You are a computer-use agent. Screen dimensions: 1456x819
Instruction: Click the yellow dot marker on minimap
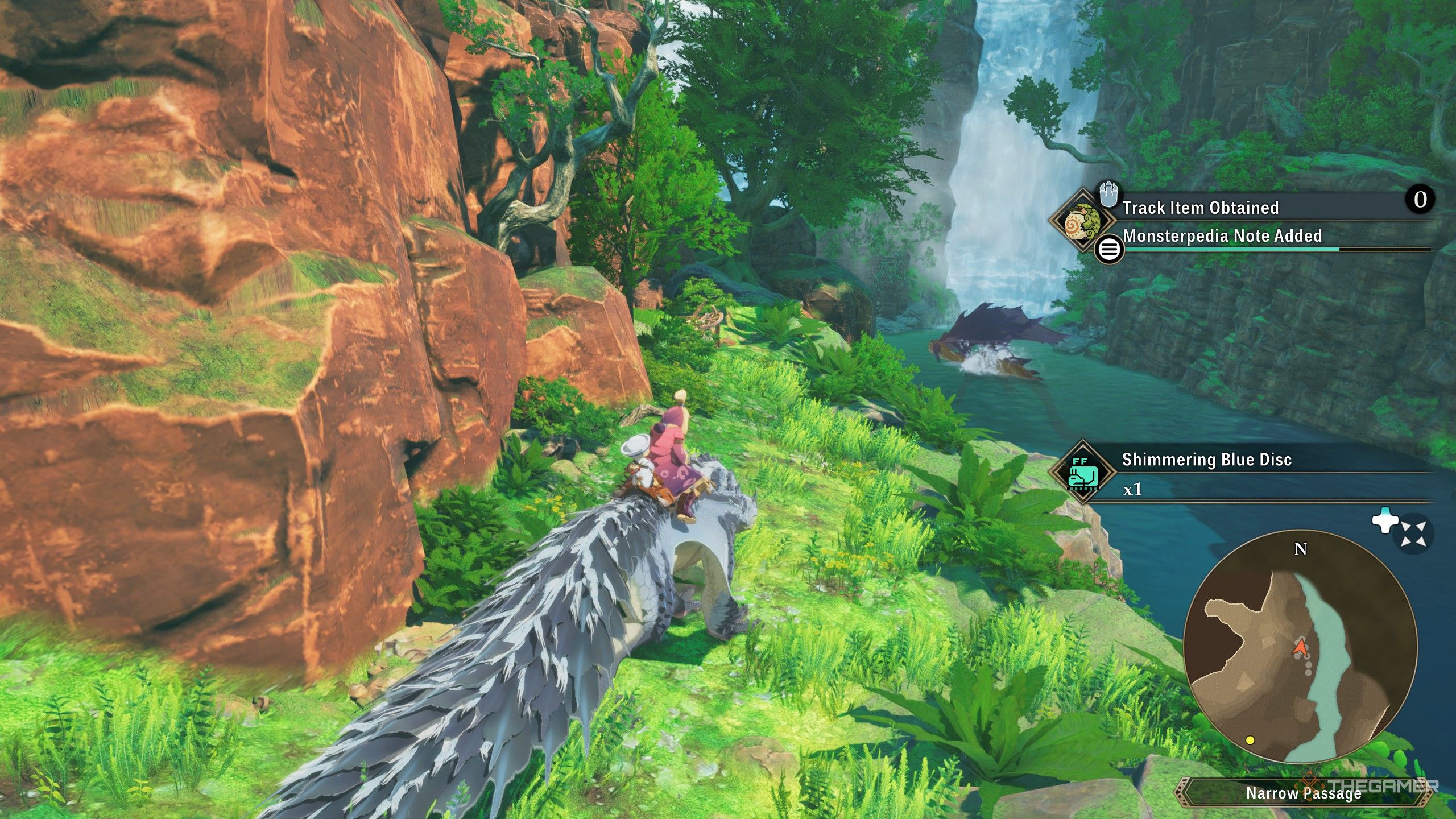(1250, 740)
